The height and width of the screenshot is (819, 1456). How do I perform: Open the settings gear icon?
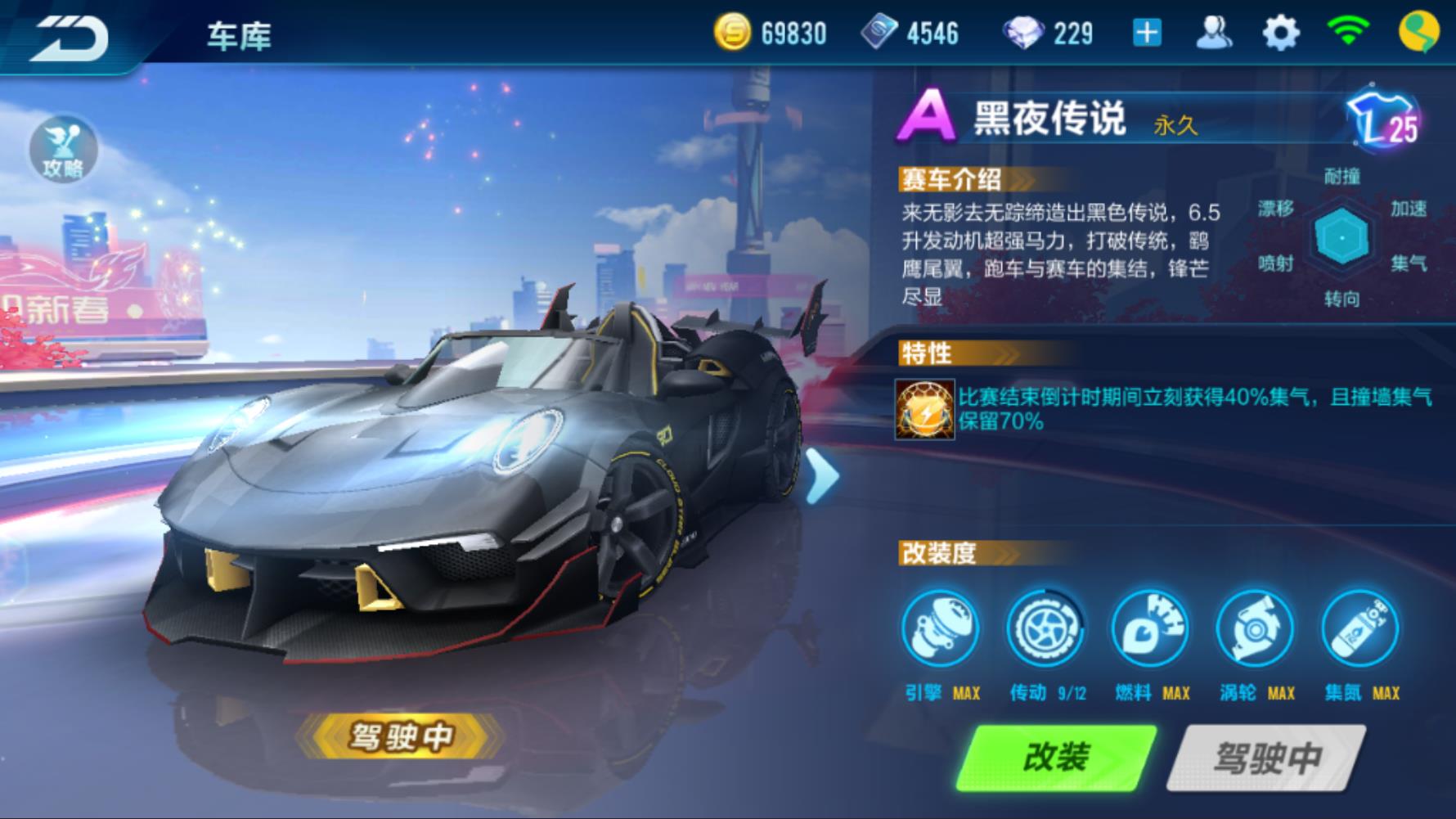click(1281, 33)
